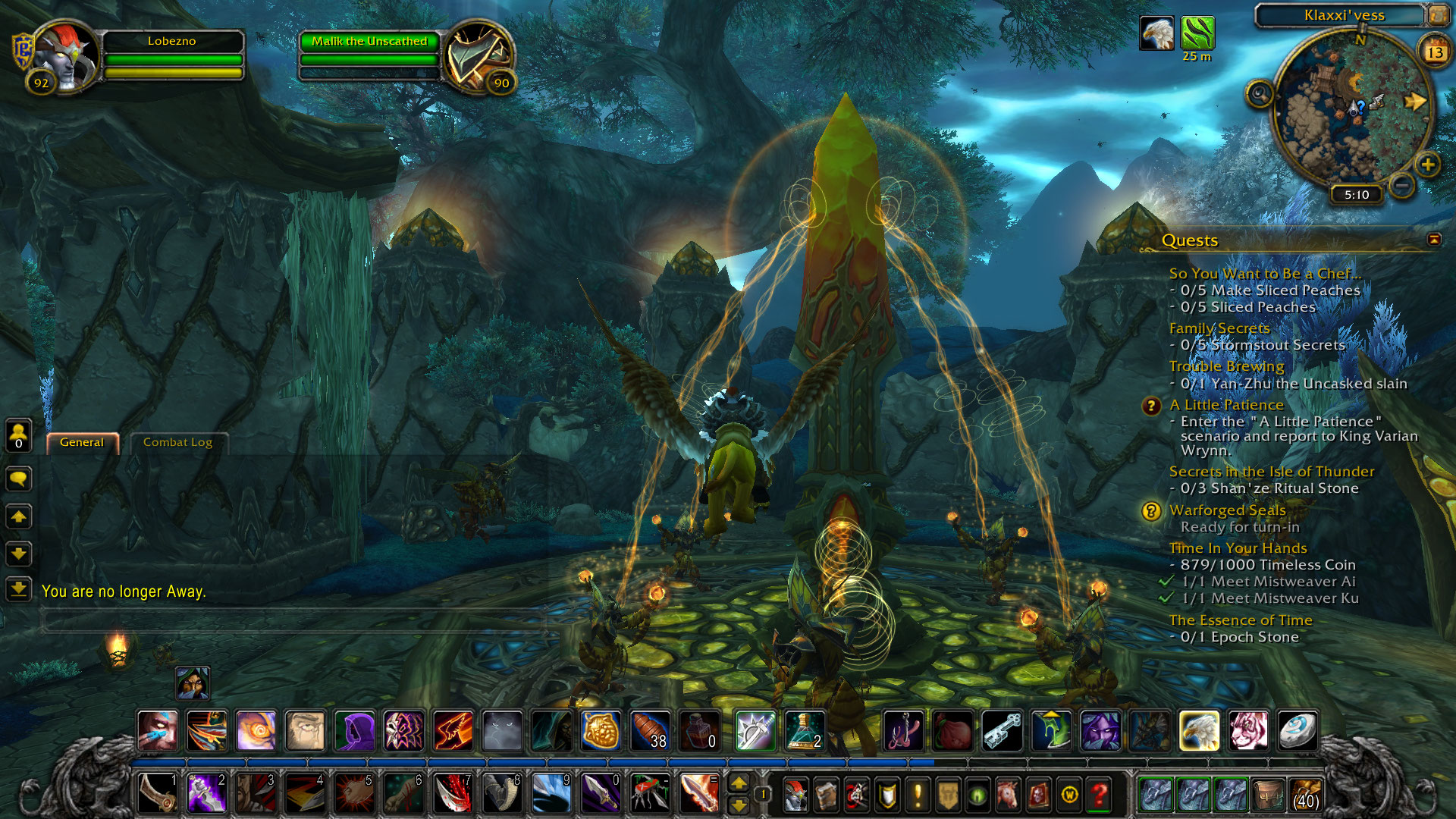Open the red question mark help button
1456x819 pixels.
point(1099,794)
